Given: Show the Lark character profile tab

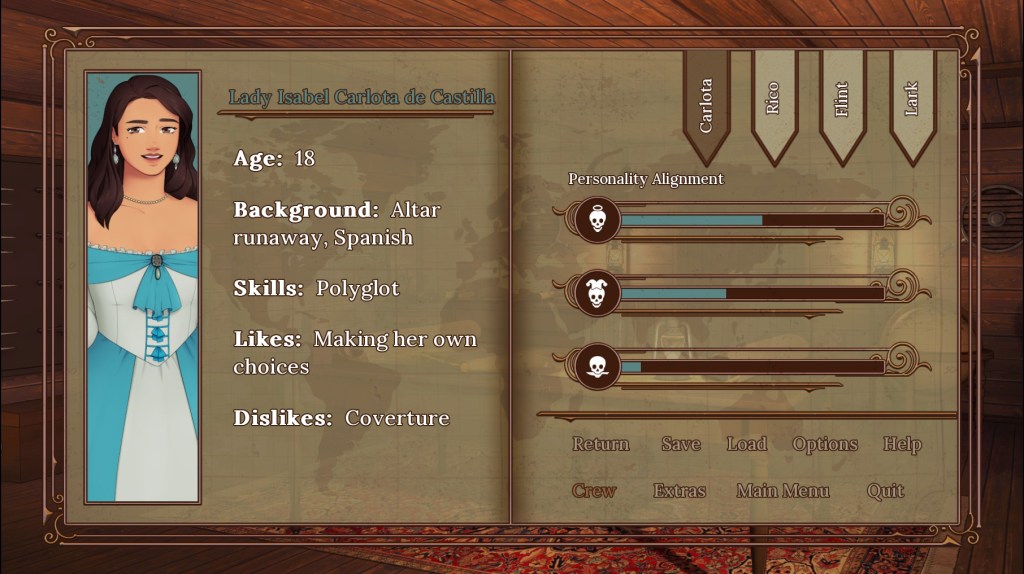Looking at the screenshot, I should click(911, 100).
